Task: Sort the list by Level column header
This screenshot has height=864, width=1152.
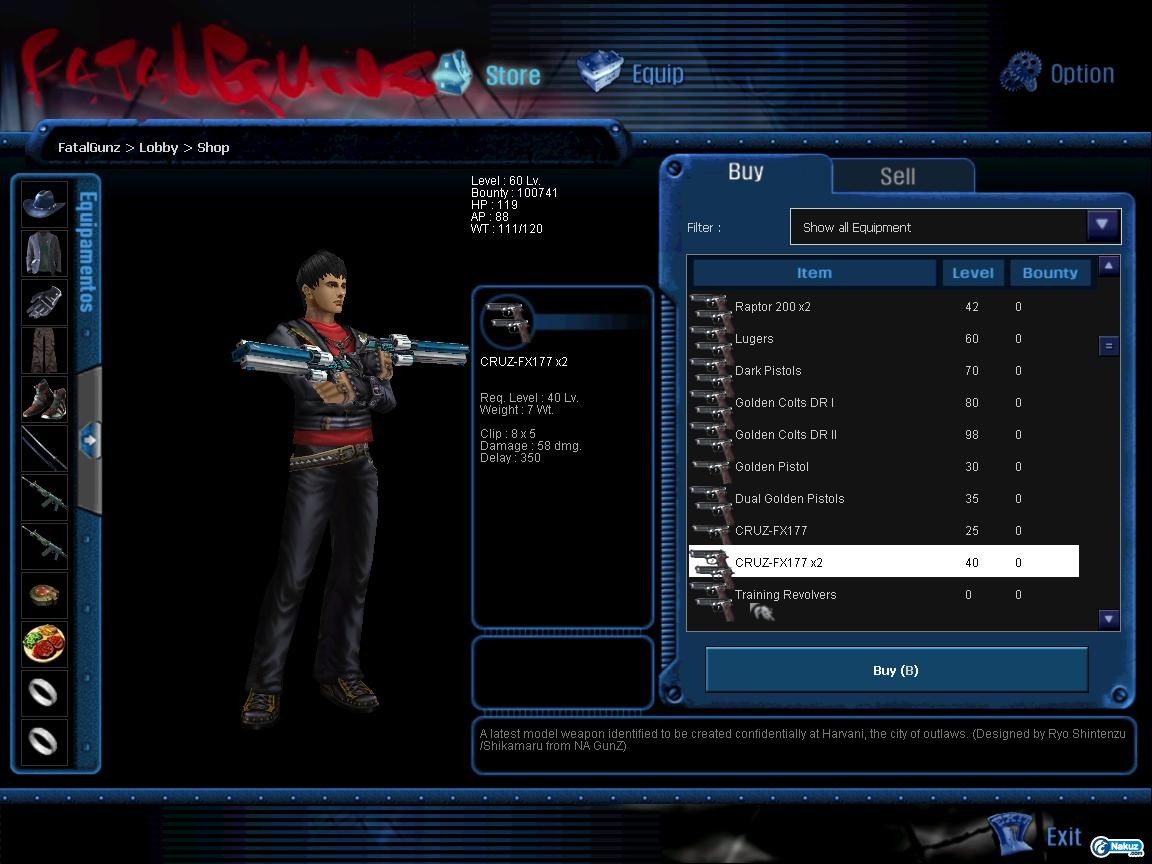Action: [x=972, y=273]
